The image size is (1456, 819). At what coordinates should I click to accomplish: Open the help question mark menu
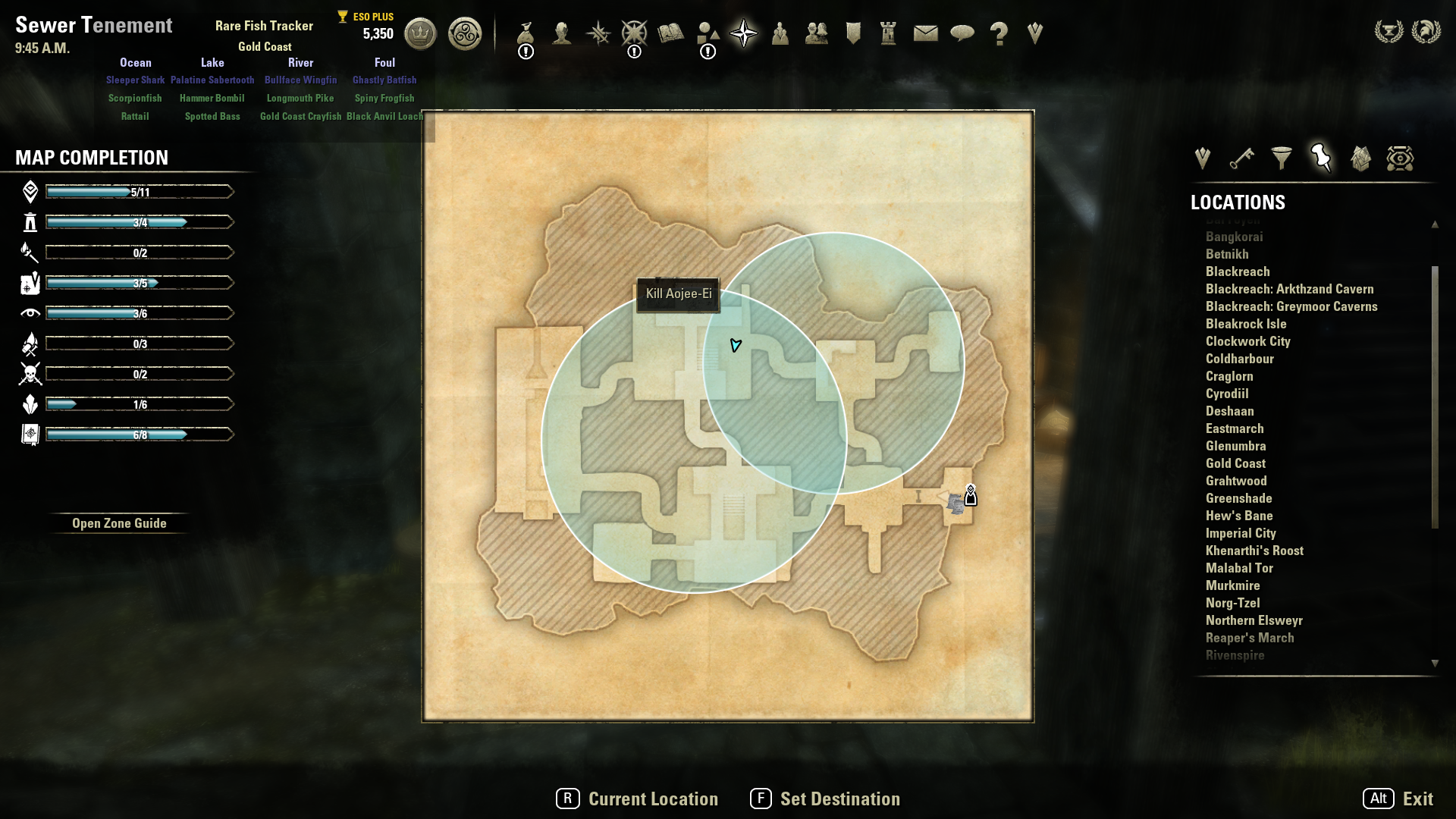(x=999, y=33)
